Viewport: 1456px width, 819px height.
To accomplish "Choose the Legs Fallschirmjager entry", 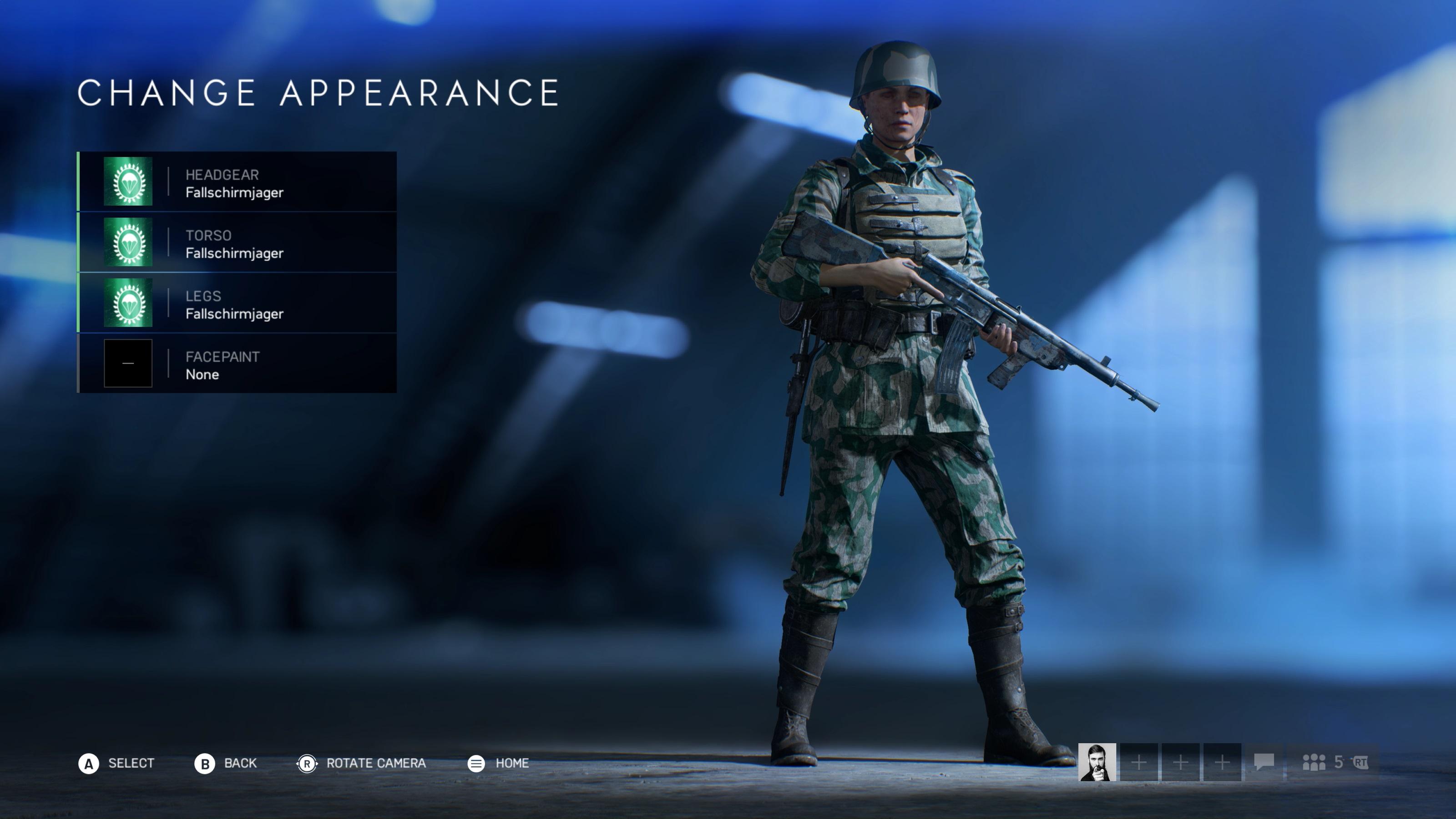I will (237, 303).
